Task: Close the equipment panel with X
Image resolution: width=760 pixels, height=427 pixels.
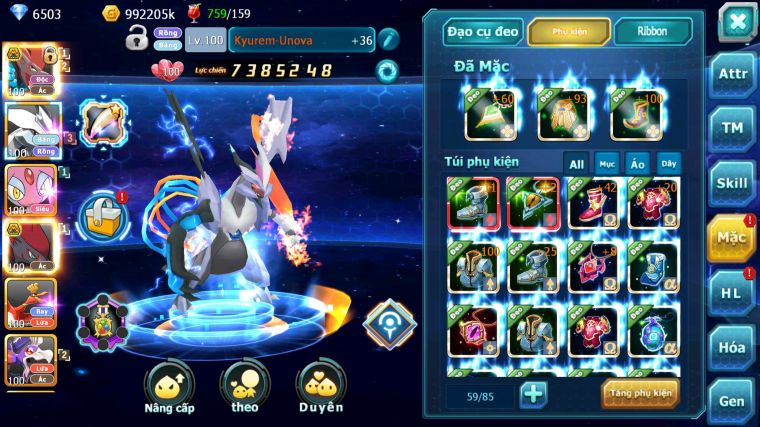Action: [x=737, y=21]
